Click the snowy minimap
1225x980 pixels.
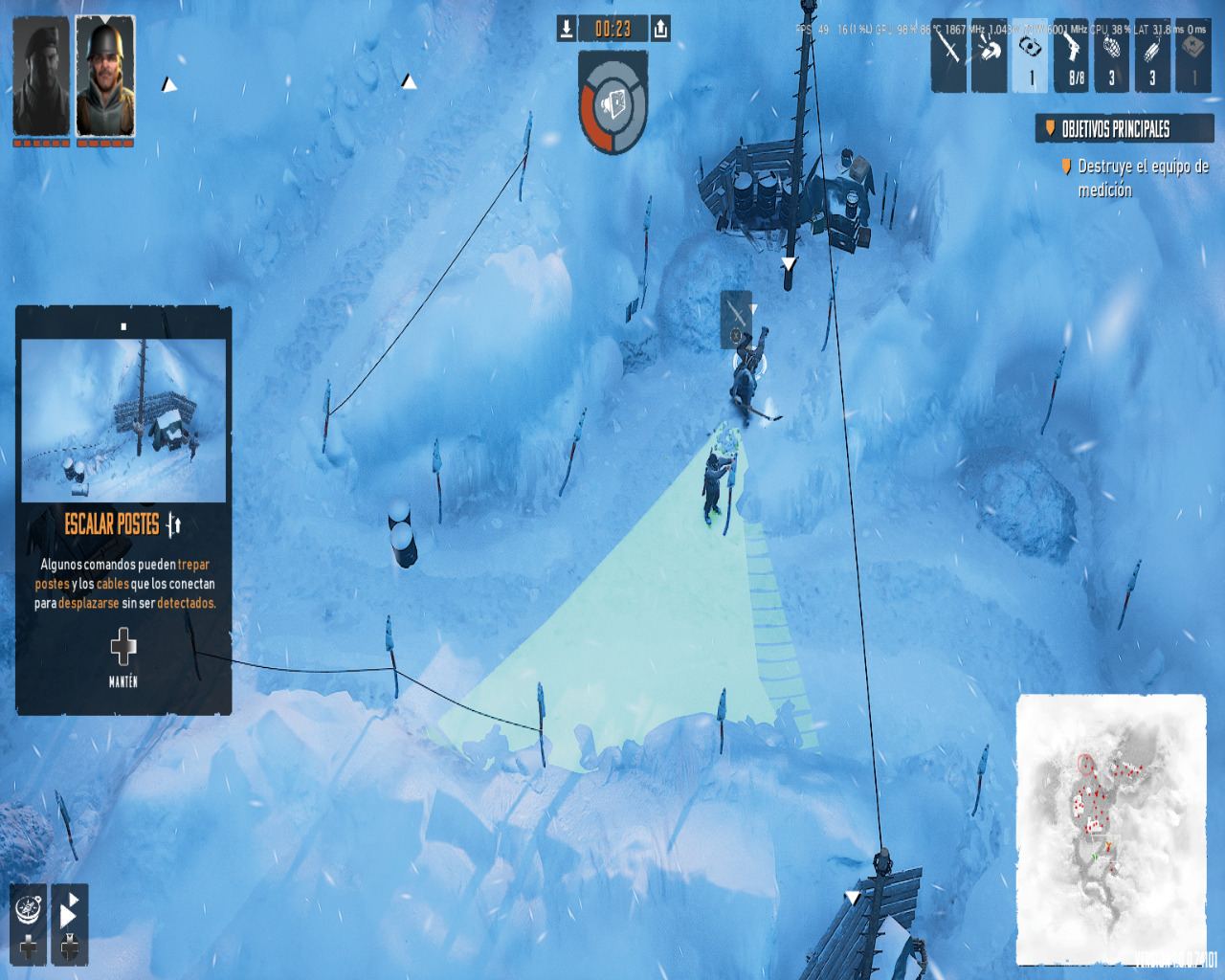coord(1110,828)
